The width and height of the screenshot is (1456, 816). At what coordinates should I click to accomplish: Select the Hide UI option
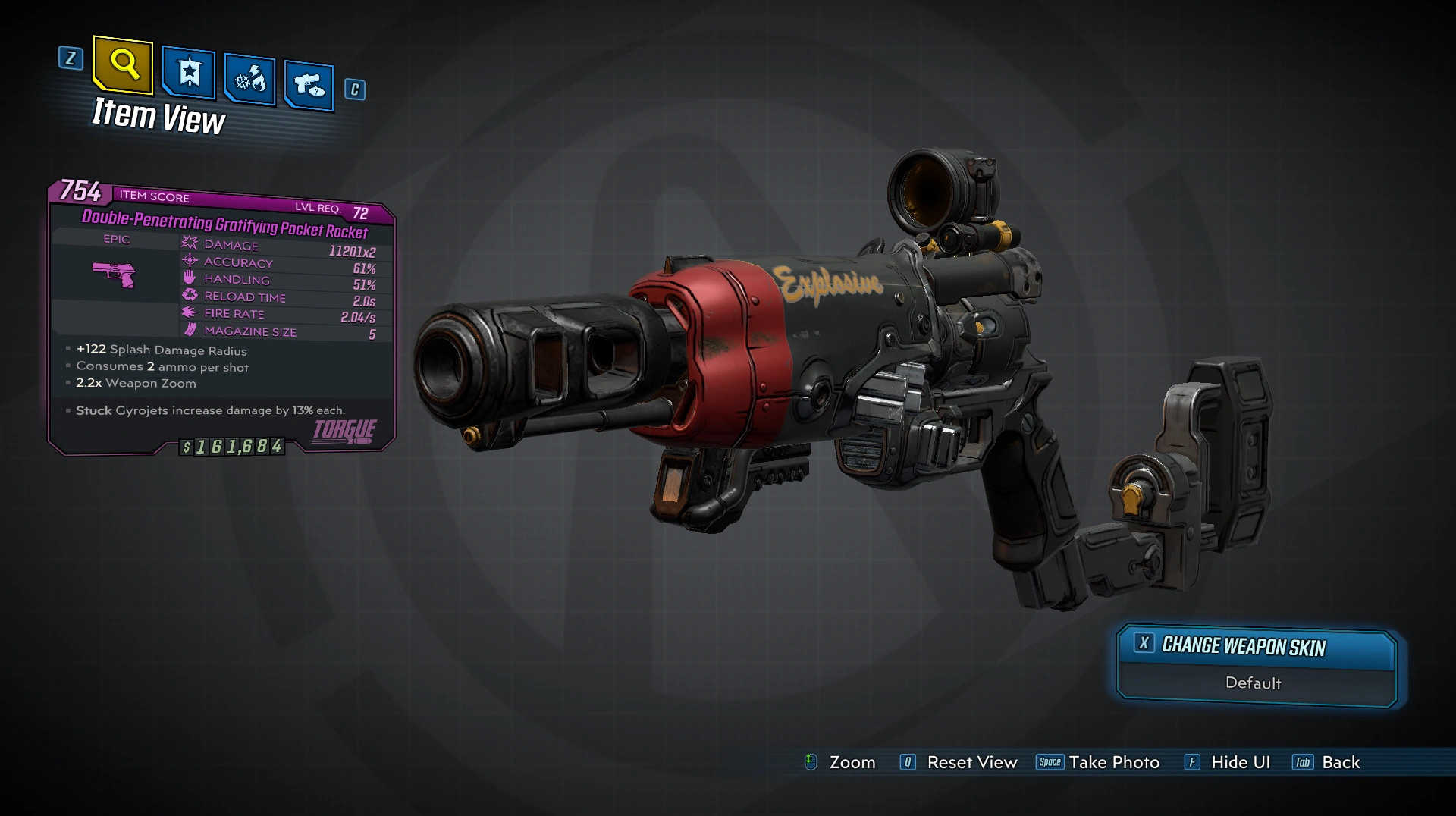click(1240, 762)
